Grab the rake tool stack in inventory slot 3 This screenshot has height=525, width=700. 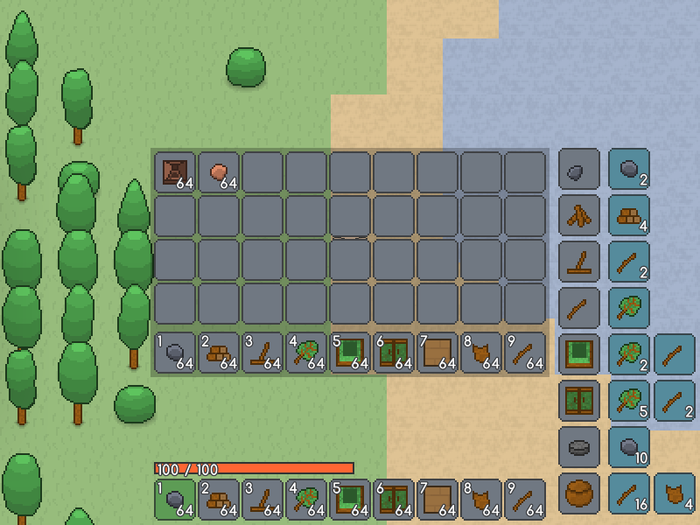click(x=263, y=353)
